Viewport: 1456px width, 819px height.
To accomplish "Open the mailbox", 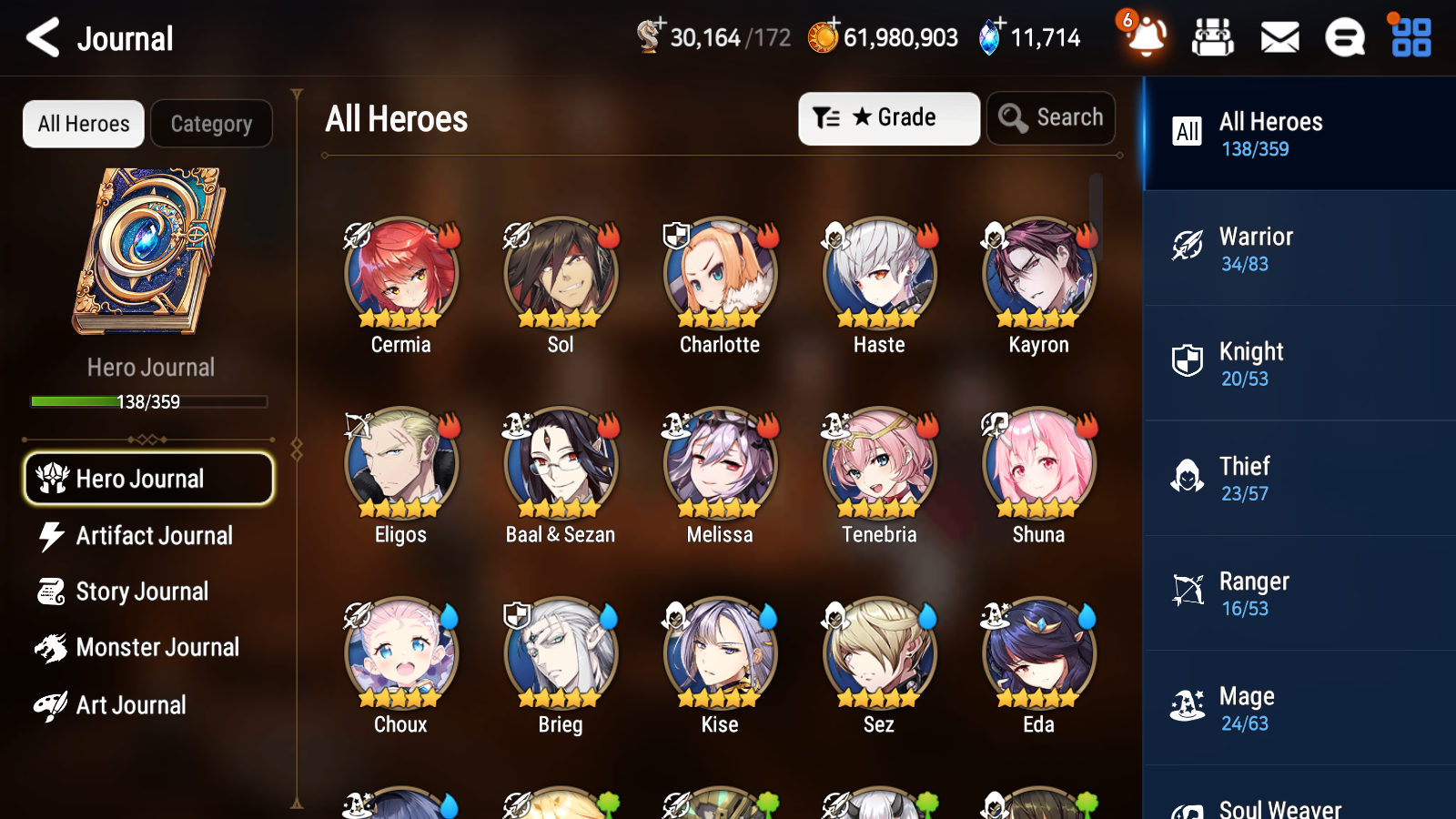I will click(1279, 38).
